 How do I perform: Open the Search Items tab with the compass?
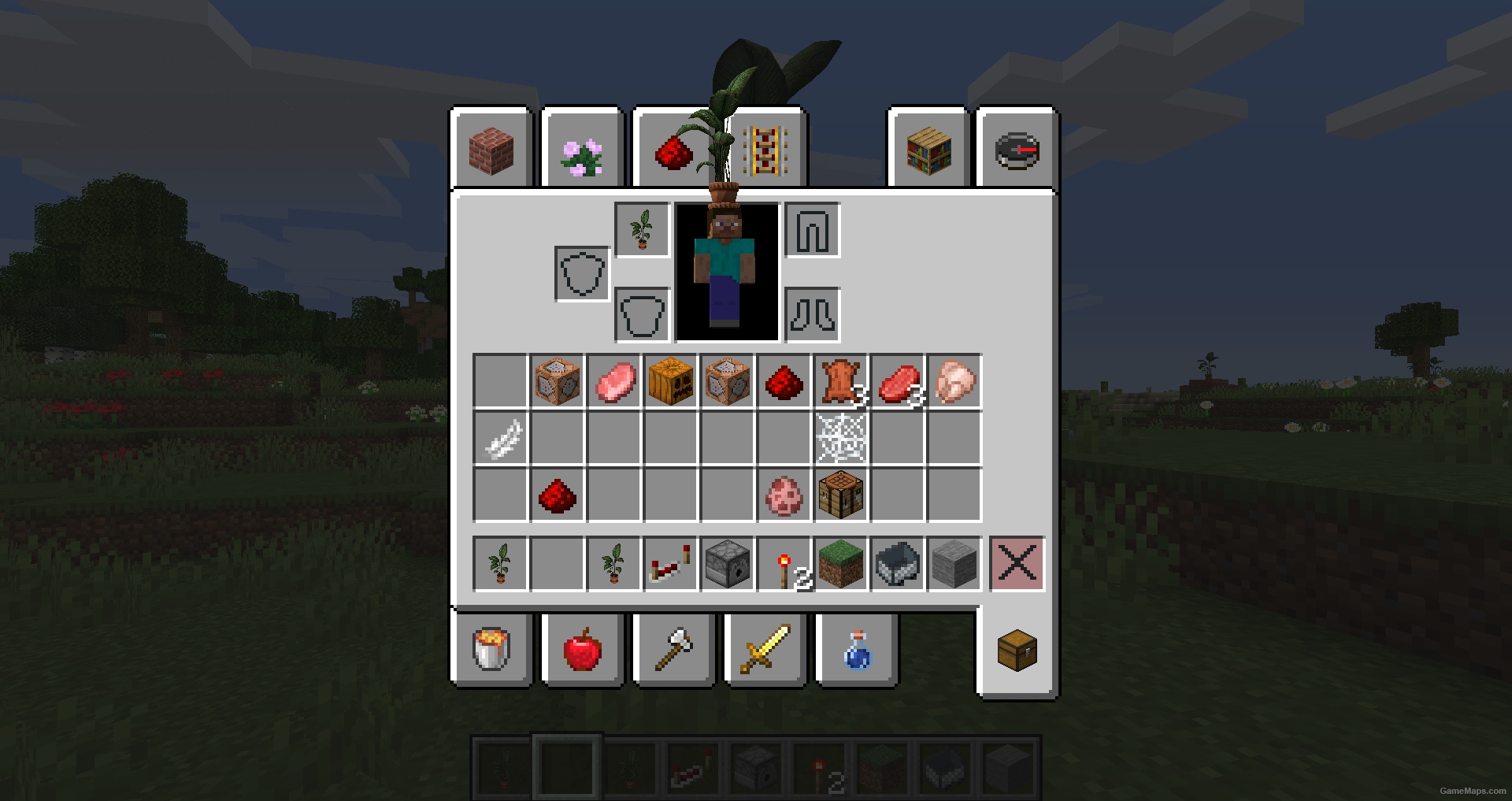coord(1016,150)
